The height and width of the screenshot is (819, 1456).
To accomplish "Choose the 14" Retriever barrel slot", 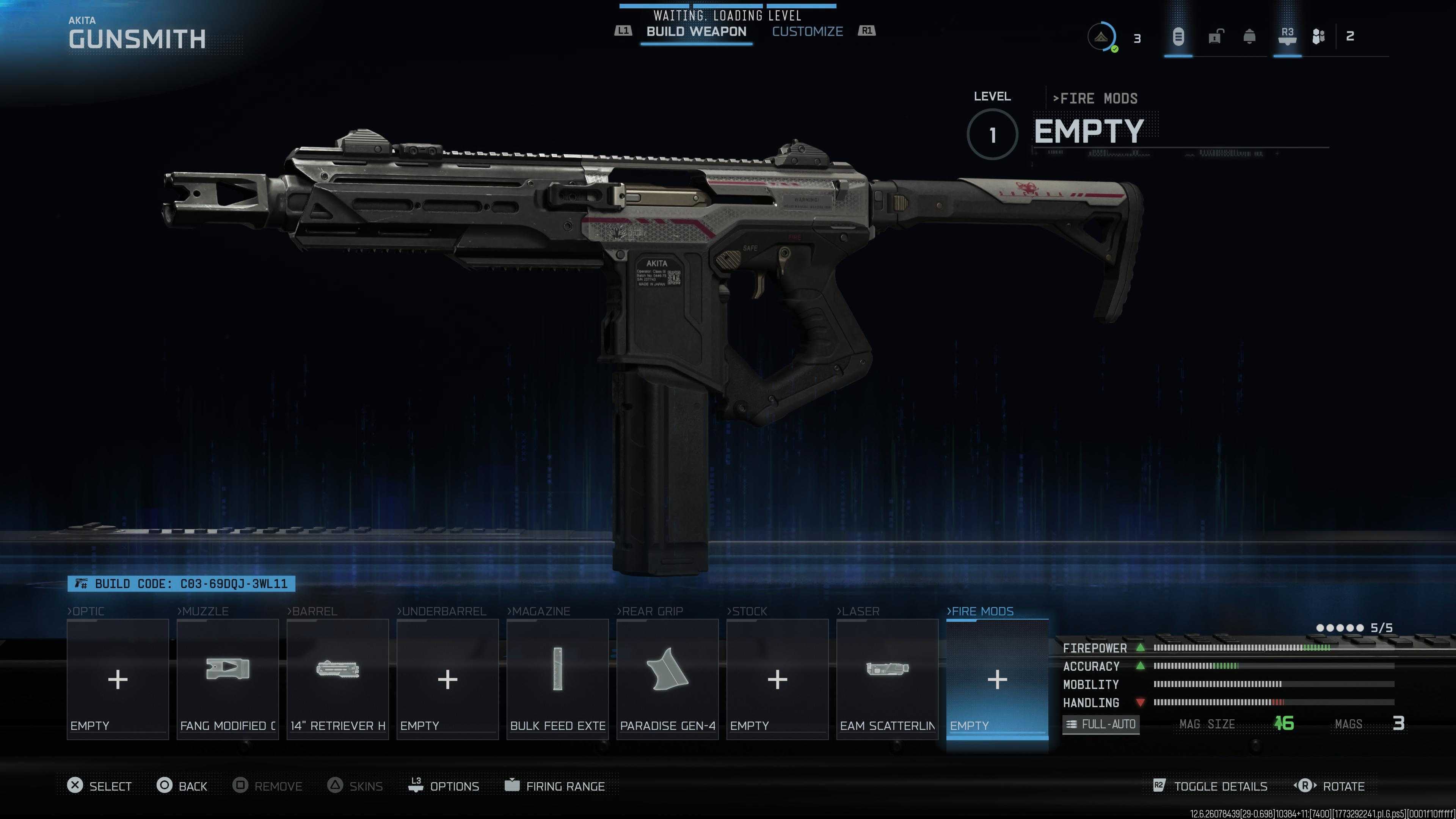I will pyautogui.click(x=337, y=679).
